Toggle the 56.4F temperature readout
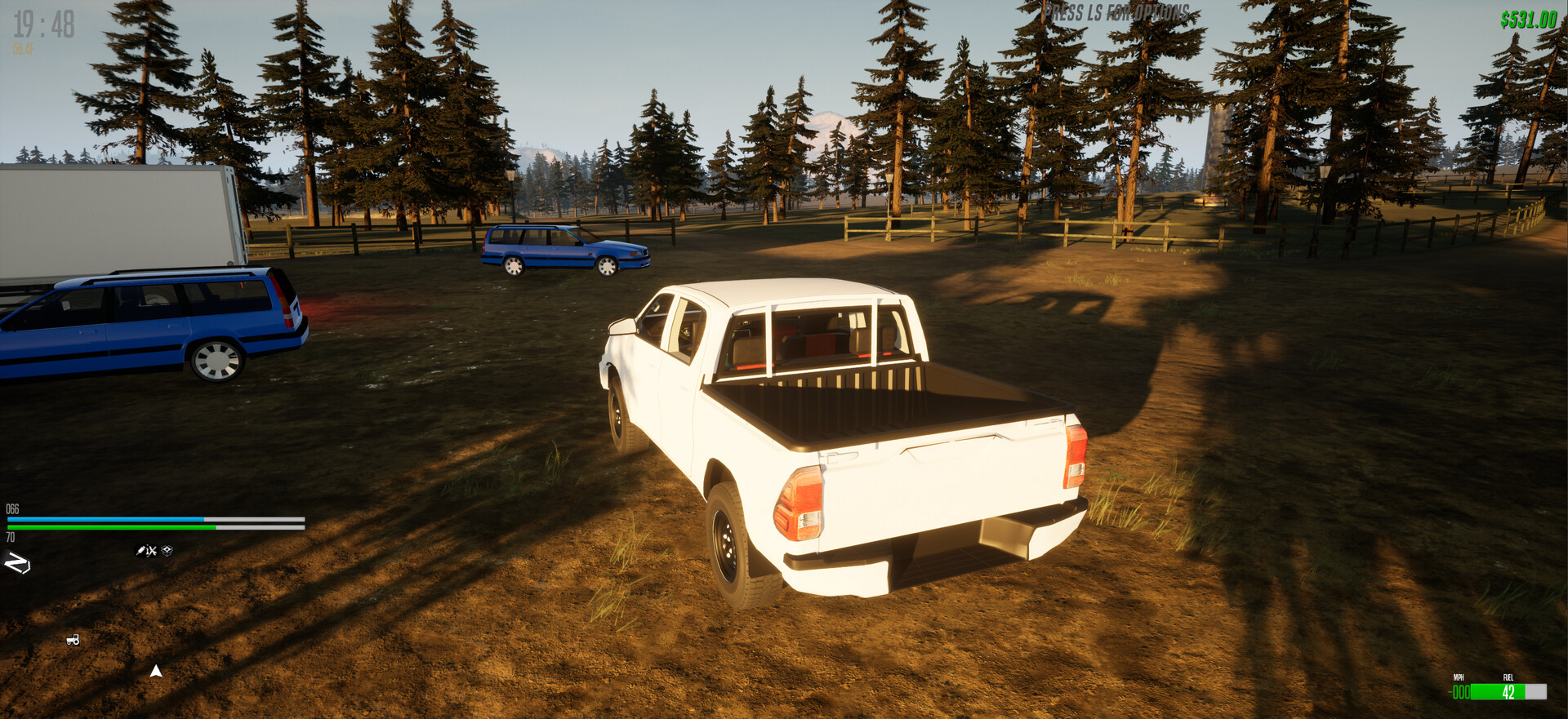Viewport: 1568px width, 719px height. pos(23,47)
